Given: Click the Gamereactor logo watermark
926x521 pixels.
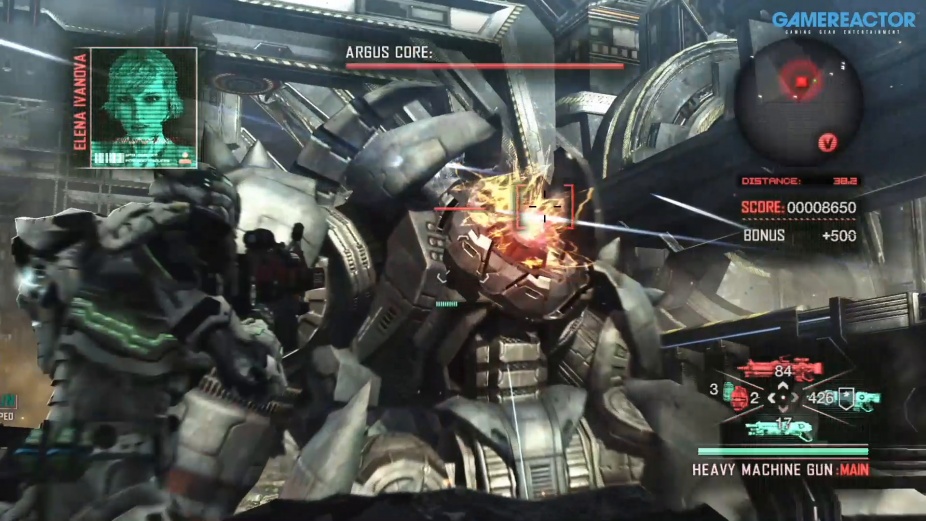Looking at the screenshot, I should (x=843, y=22).
